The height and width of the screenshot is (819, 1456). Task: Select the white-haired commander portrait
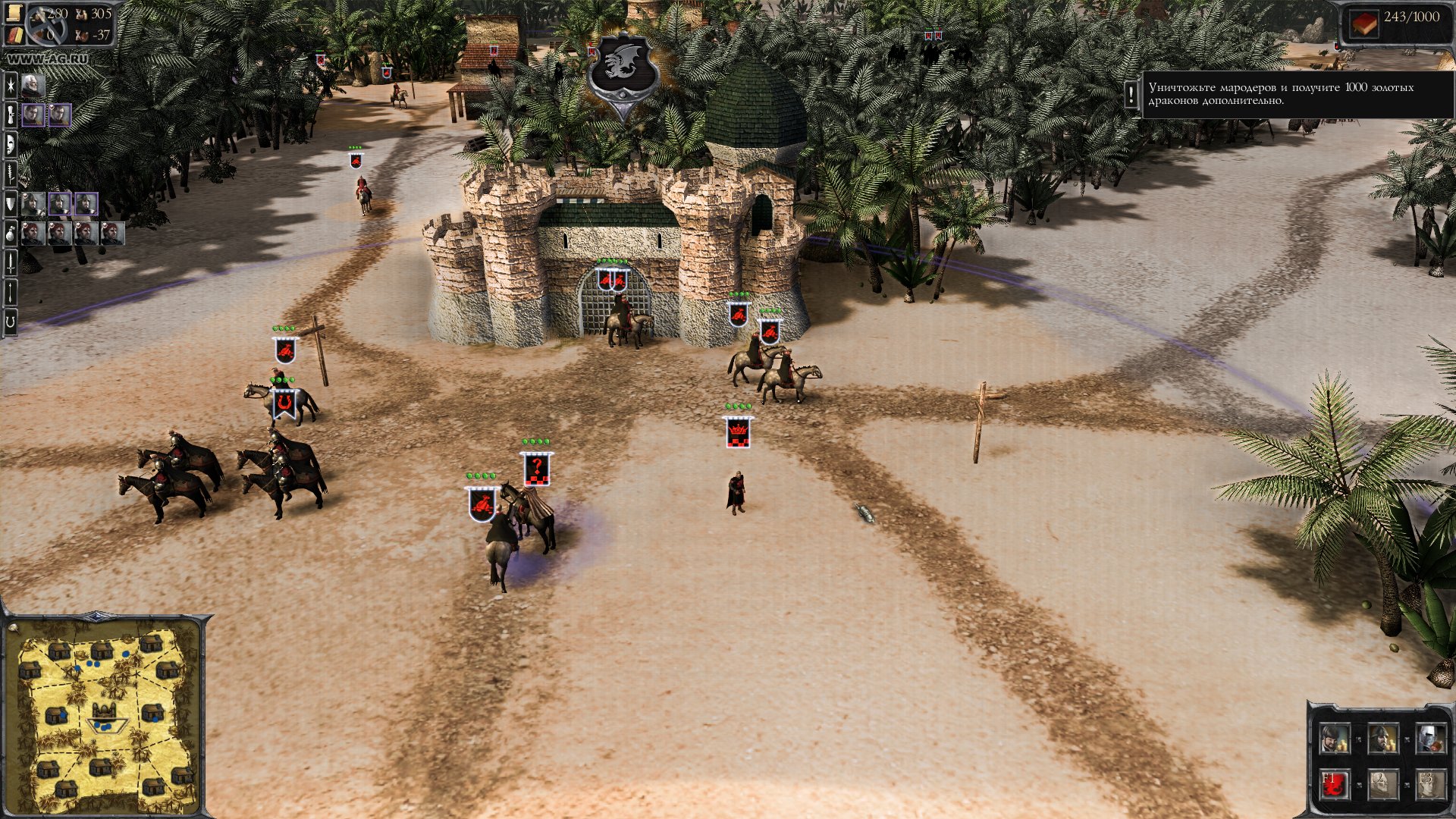click(x=32, y=86)
